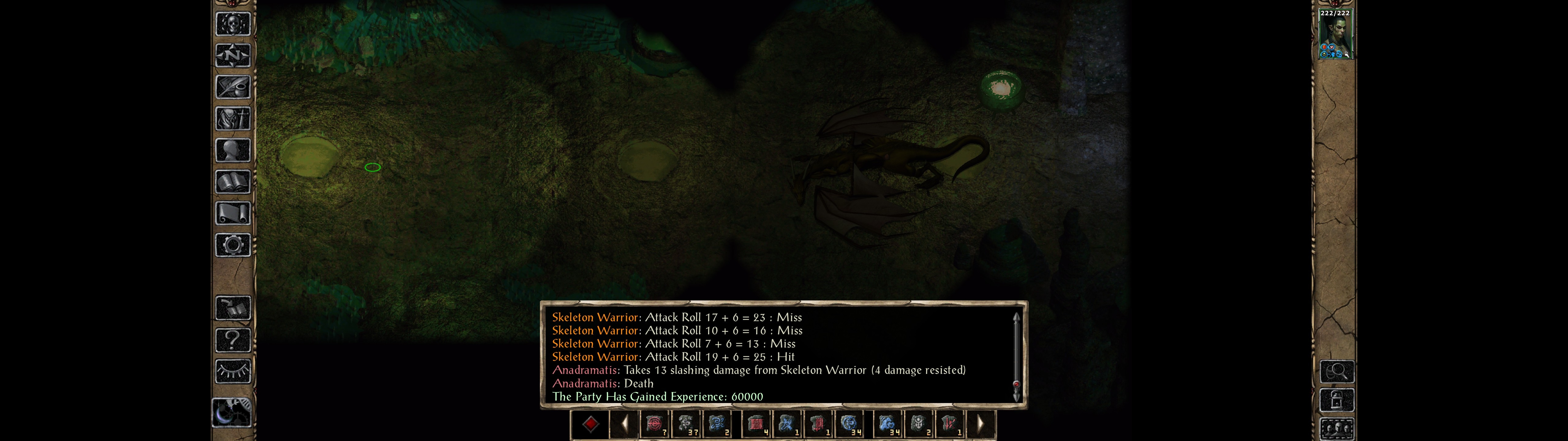
Task: Click the quick save book button
Action: click(232, 308)
